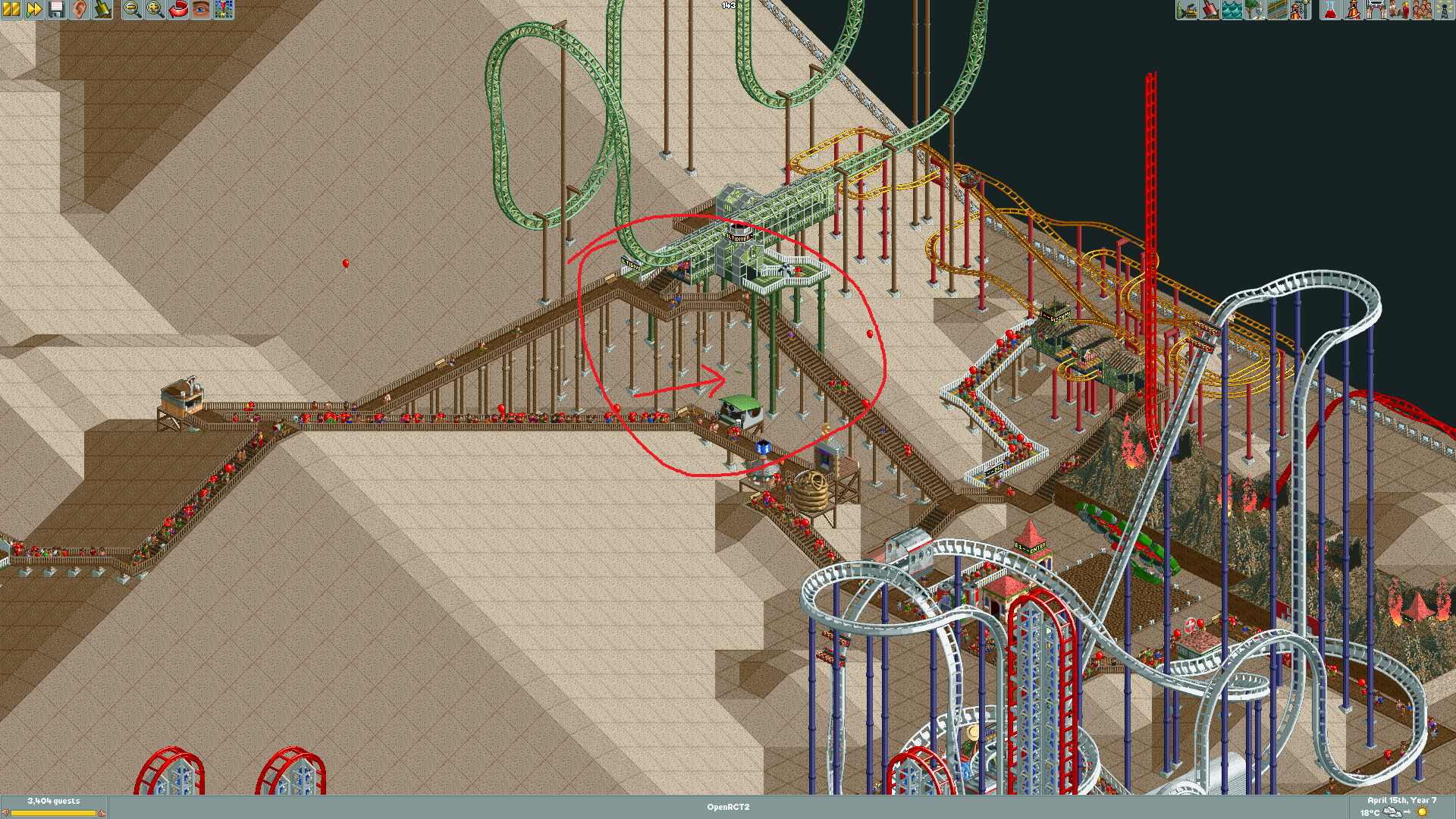This screenshot has height=819, width=1456.
Task: Open the map submenu
Action: pyautogui.click(x=224, y=10)
